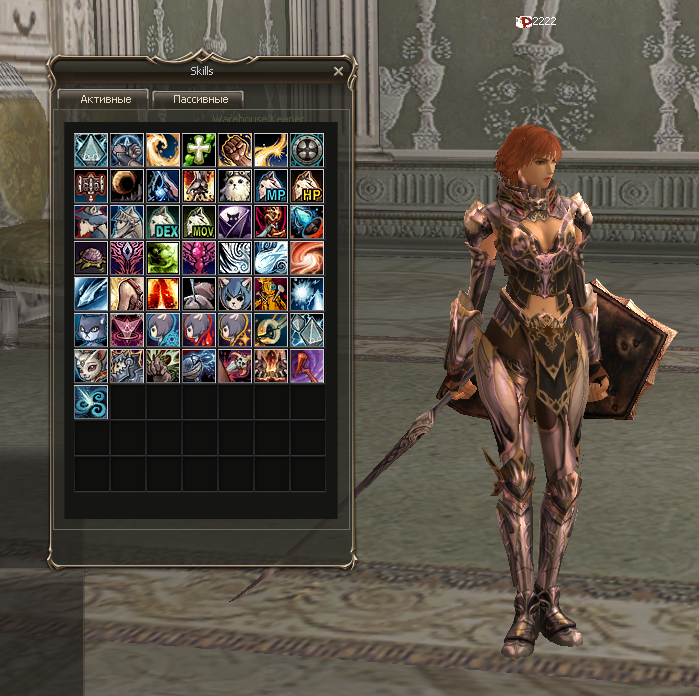The image size is (699, 696).
Task: Activate the red-orange swirling vortex skill
Action: pyautogui.click(x=307, y=257)
